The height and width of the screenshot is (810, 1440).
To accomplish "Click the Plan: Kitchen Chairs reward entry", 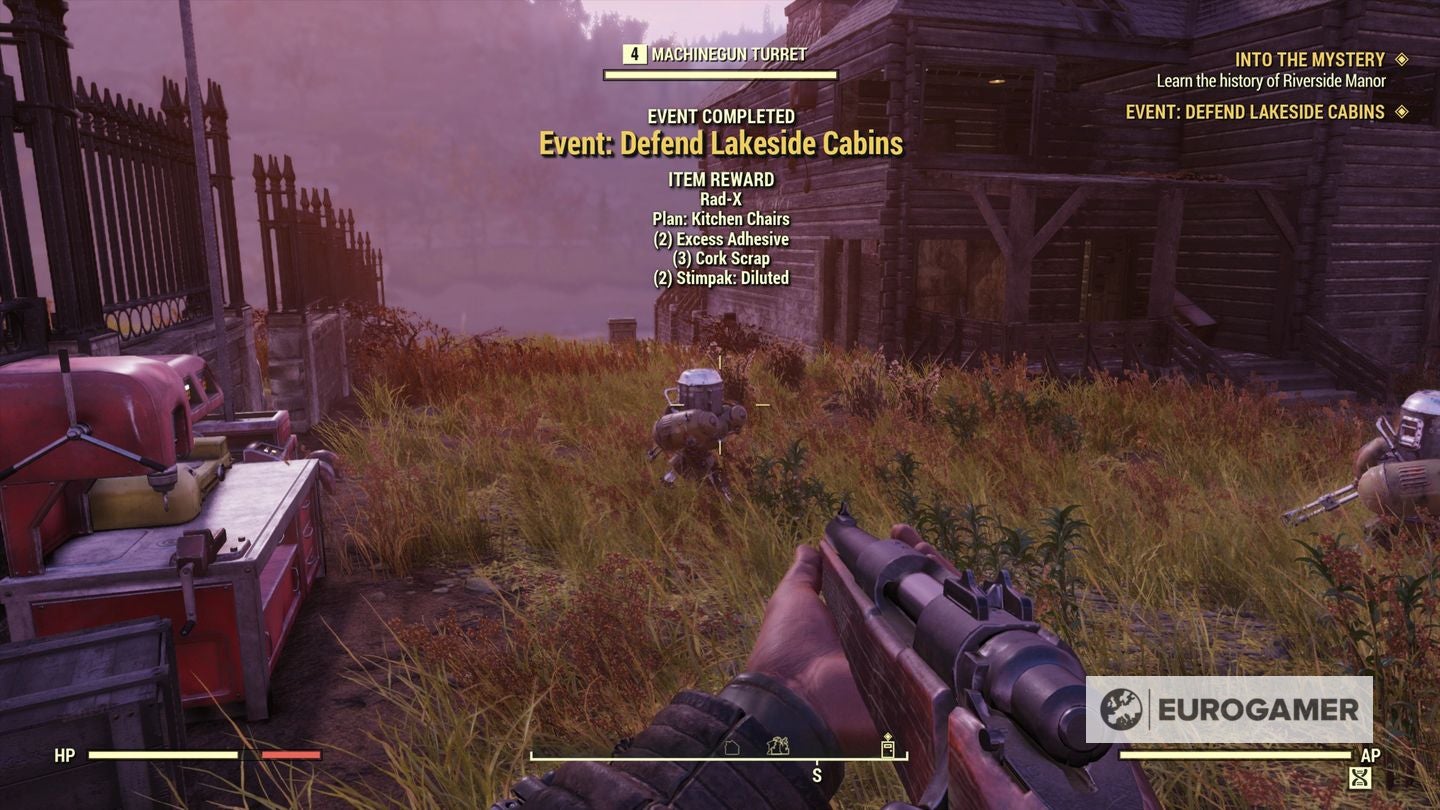I will pyautogui.click(x=722, y=218).
